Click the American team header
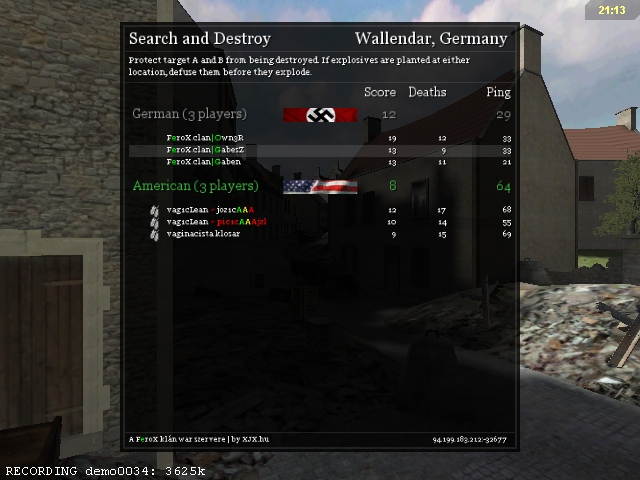This screenshot has height=480, width=640. [196, 186]
